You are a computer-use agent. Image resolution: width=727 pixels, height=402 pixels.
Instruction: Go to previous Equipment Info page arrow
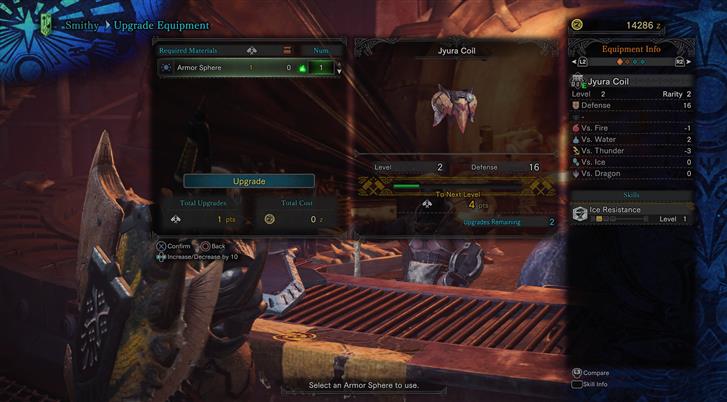(582, 62)
